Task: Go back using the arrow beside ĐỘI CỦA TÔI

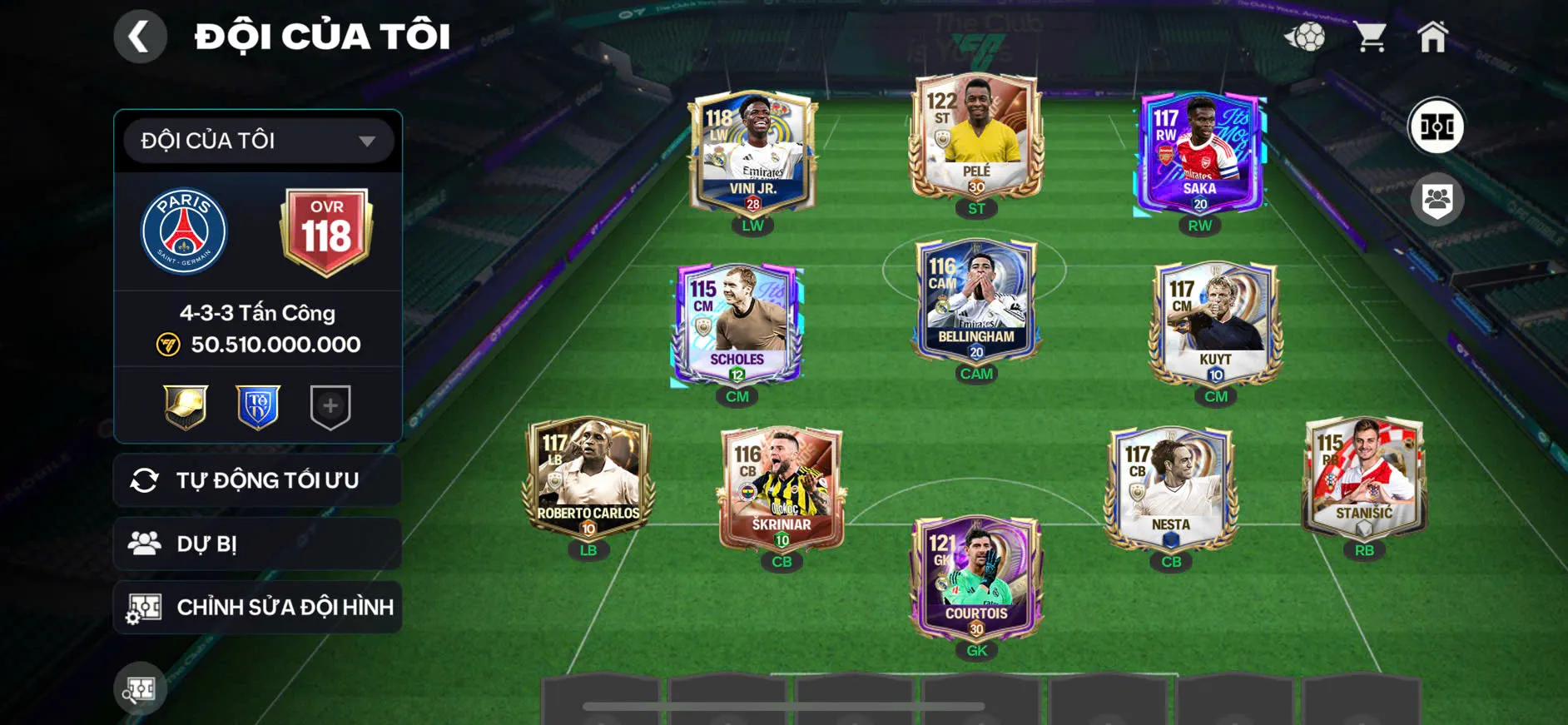Action: pyautogui.click(x=140, y=36)
